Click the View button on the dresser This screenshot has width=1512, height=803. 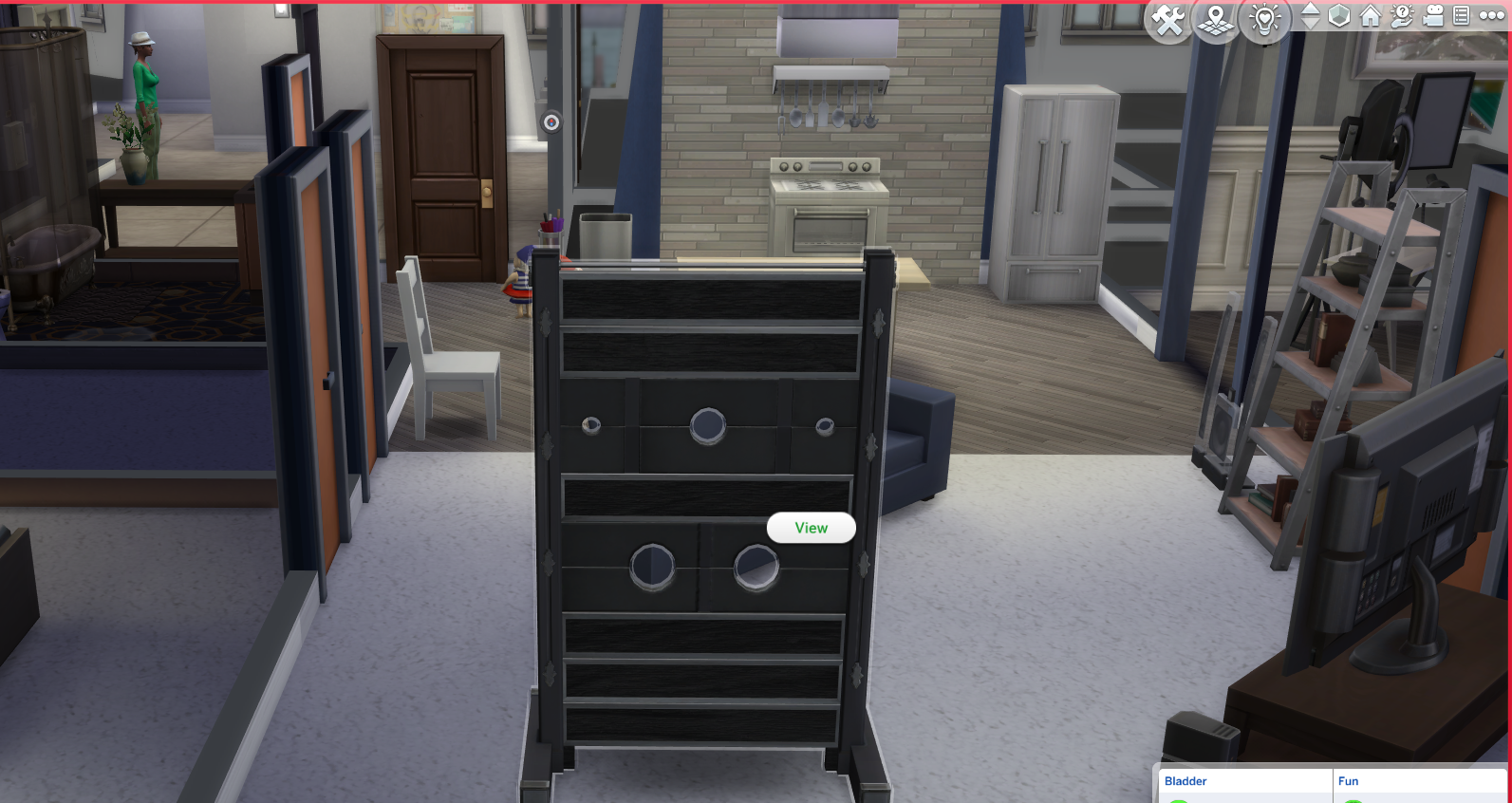point(812,527)
